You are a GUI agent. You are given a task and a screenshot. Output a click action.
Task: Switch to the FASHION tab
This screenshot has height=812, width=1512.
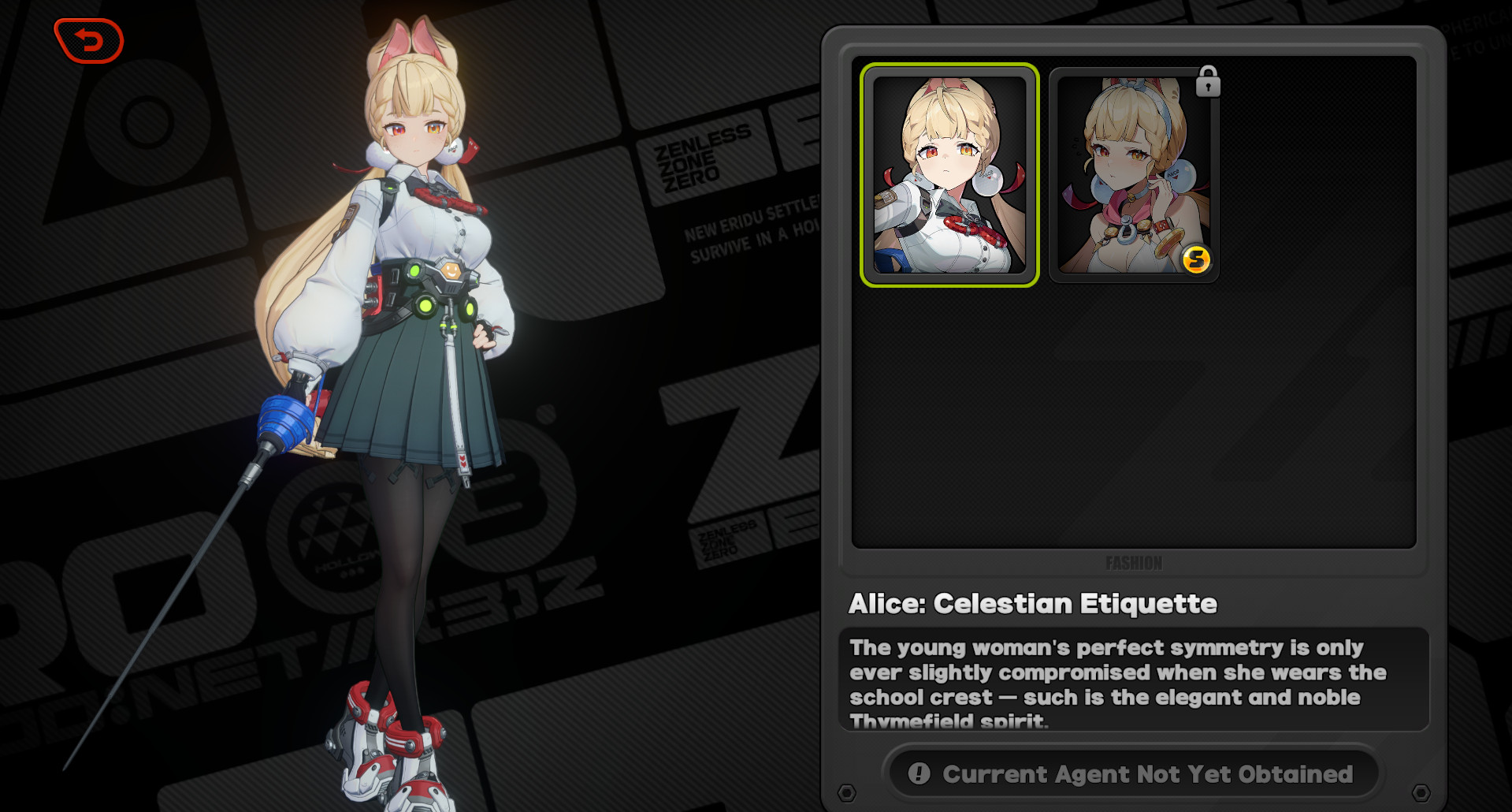1133,562
